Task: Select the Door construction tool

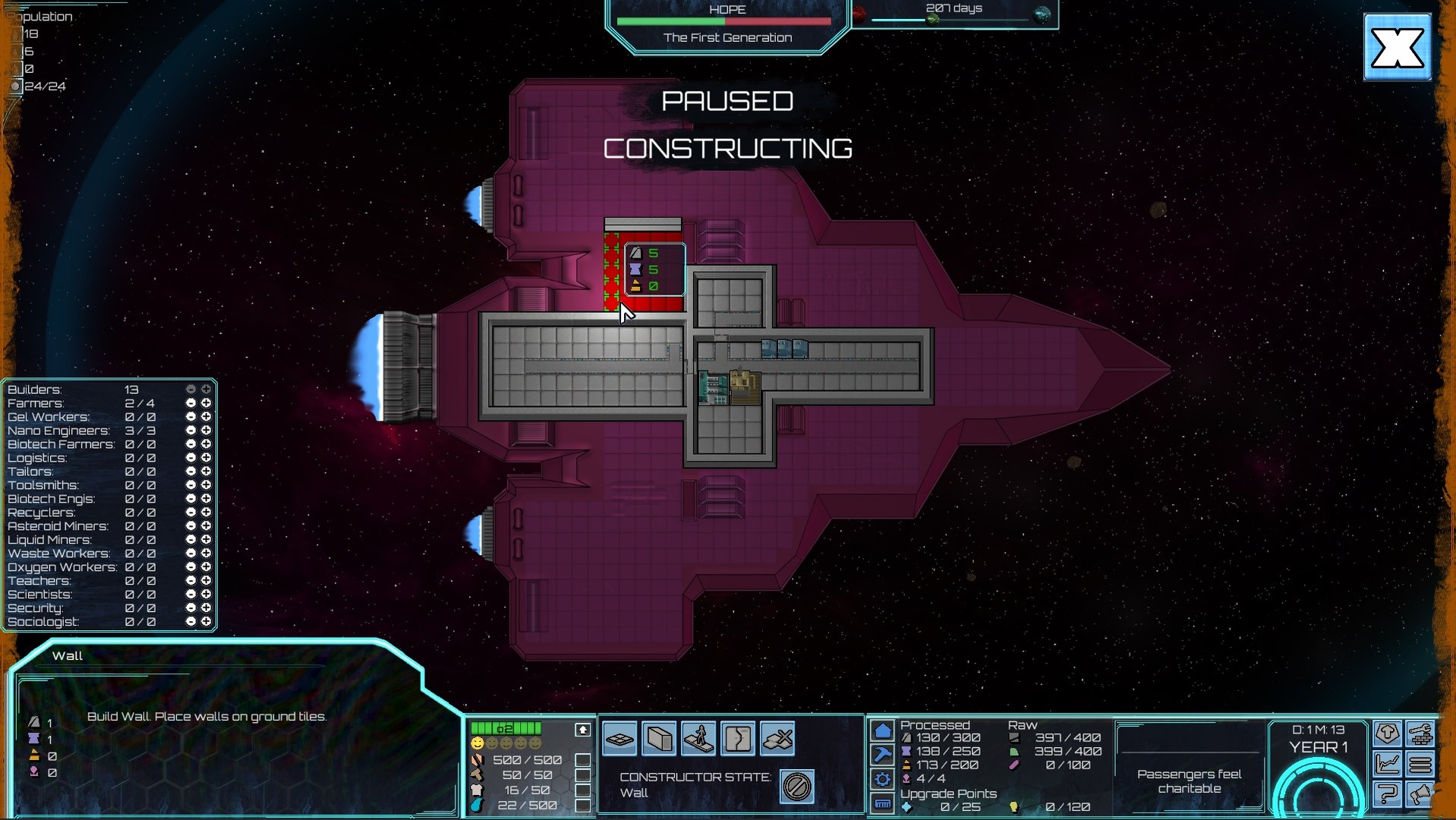Action: pyautogui.click(x=737, y=738)
